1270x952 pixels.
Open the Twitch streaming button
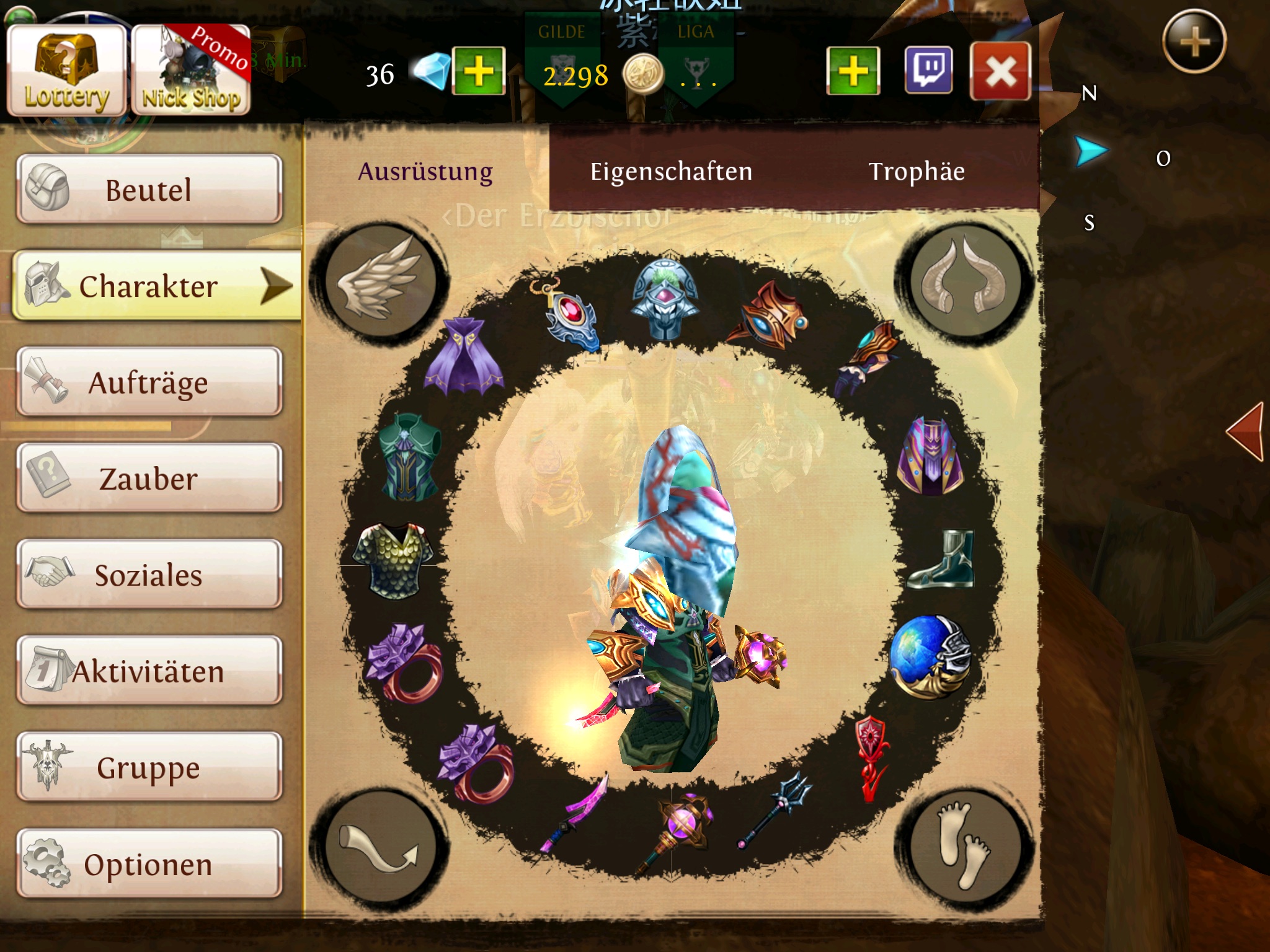pyautogui.click(x=928, y=71)
